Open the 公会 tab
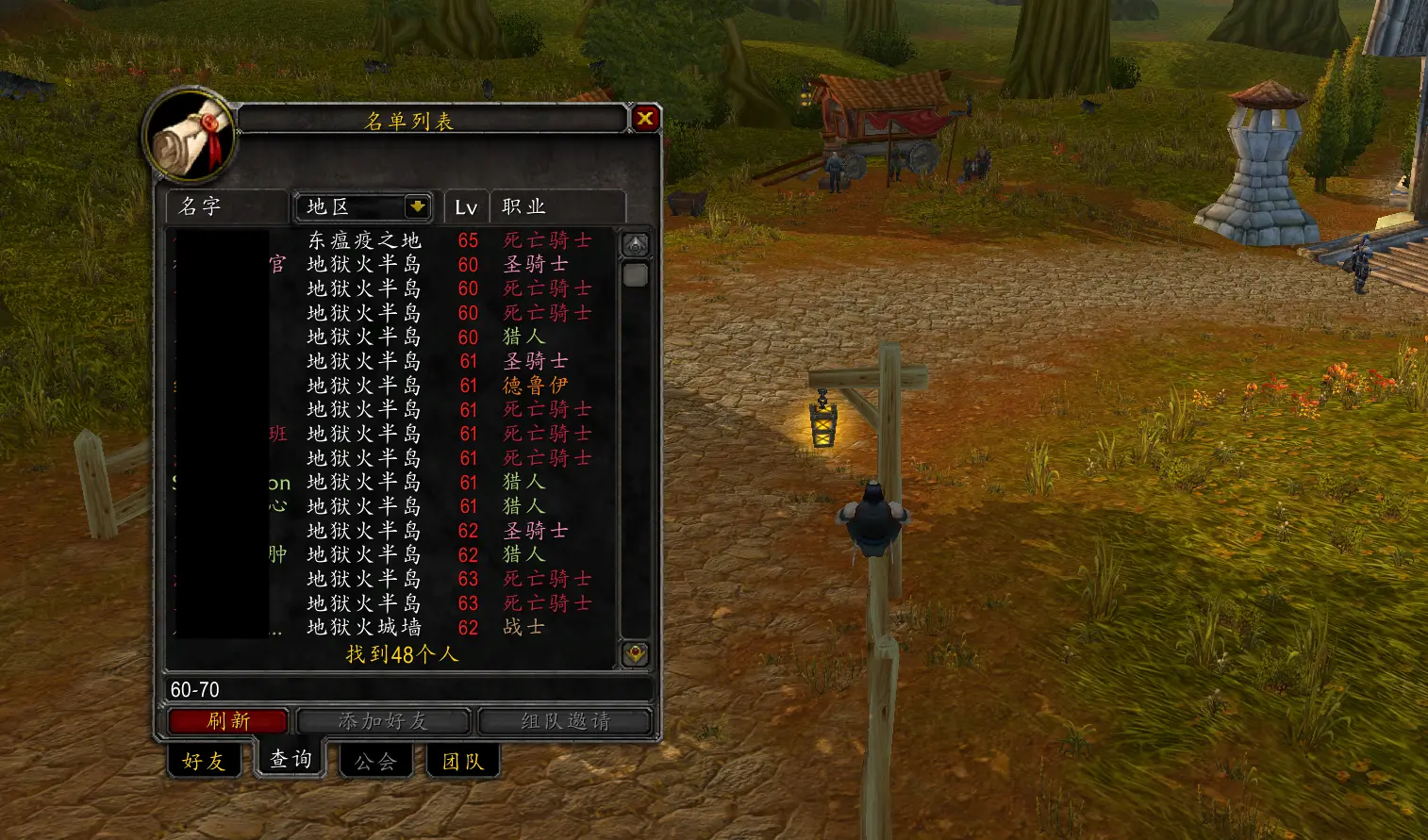1428x840 pixels. (x=375, y=761)
